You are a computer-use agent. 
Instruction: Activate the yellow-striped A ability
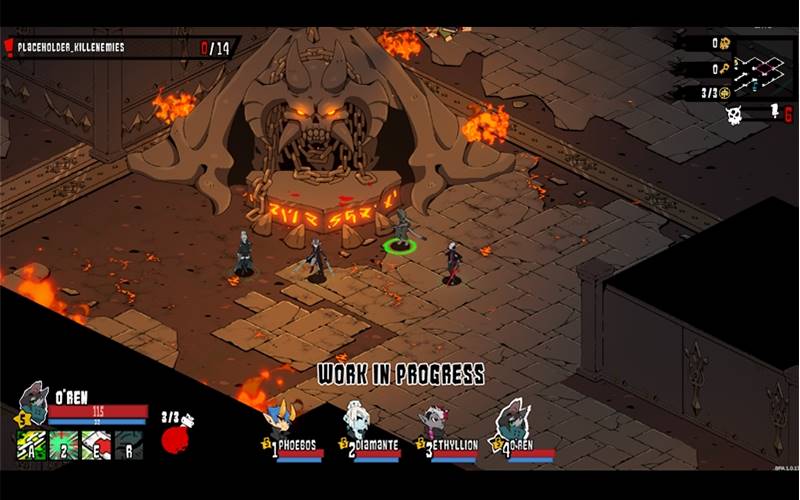pos(33,445)
